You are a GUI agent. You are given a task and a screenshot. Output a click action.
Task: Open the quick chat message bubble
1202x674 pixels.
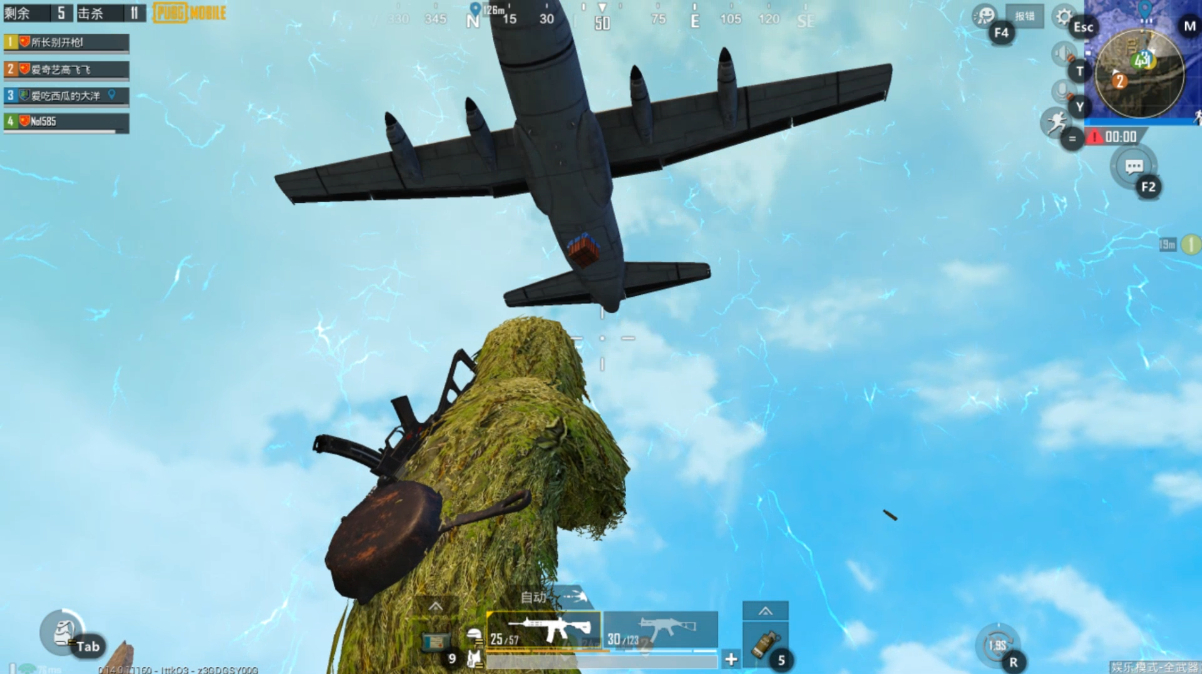coord(1133,166)
